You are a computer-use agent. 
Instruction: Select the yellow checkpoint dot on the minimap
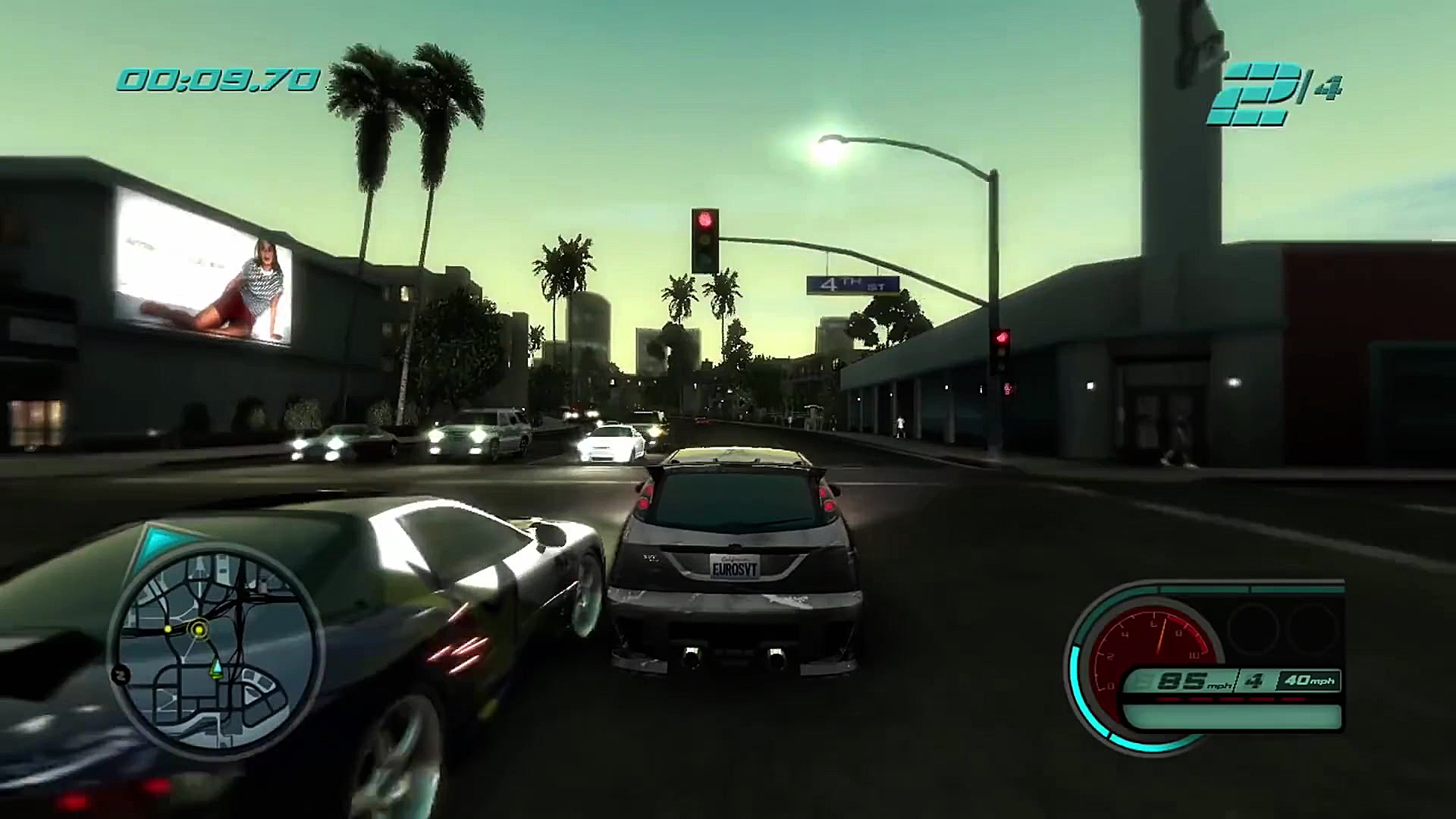coord(168,629)
